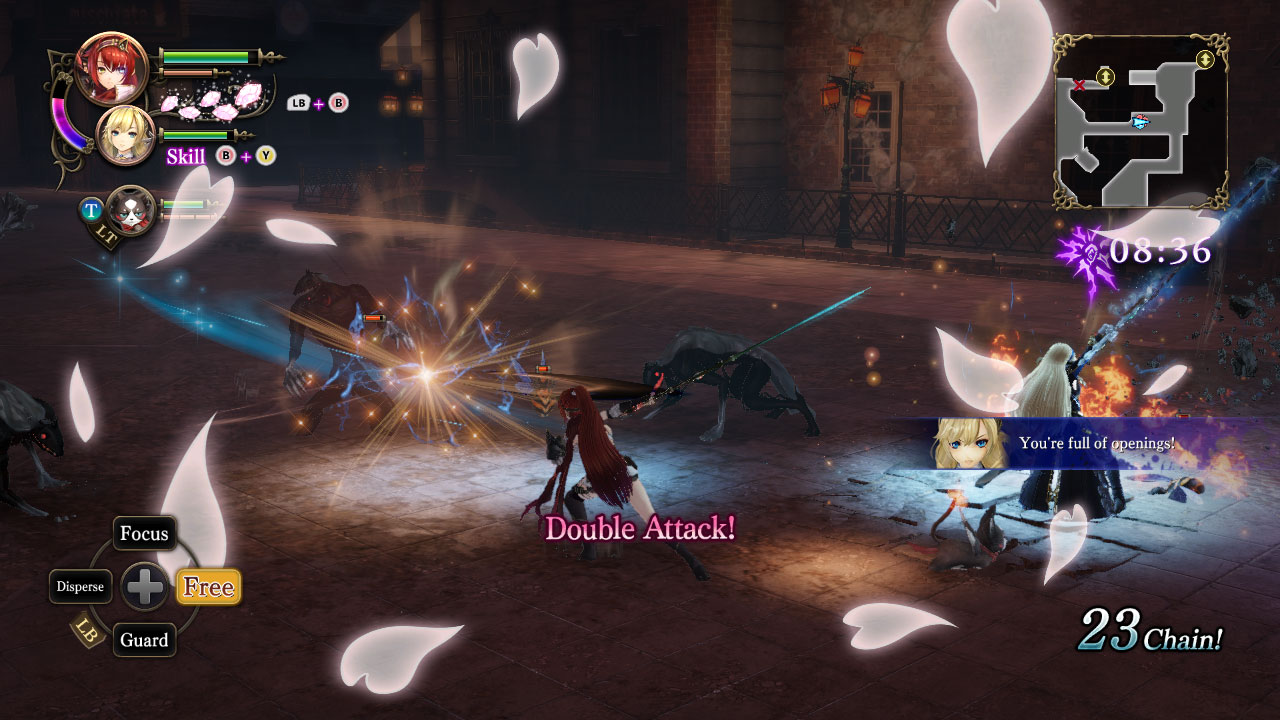Screen dimensions: 1280x720
Task: Click the red X objective marker on the minimap
Action: 1079,85
